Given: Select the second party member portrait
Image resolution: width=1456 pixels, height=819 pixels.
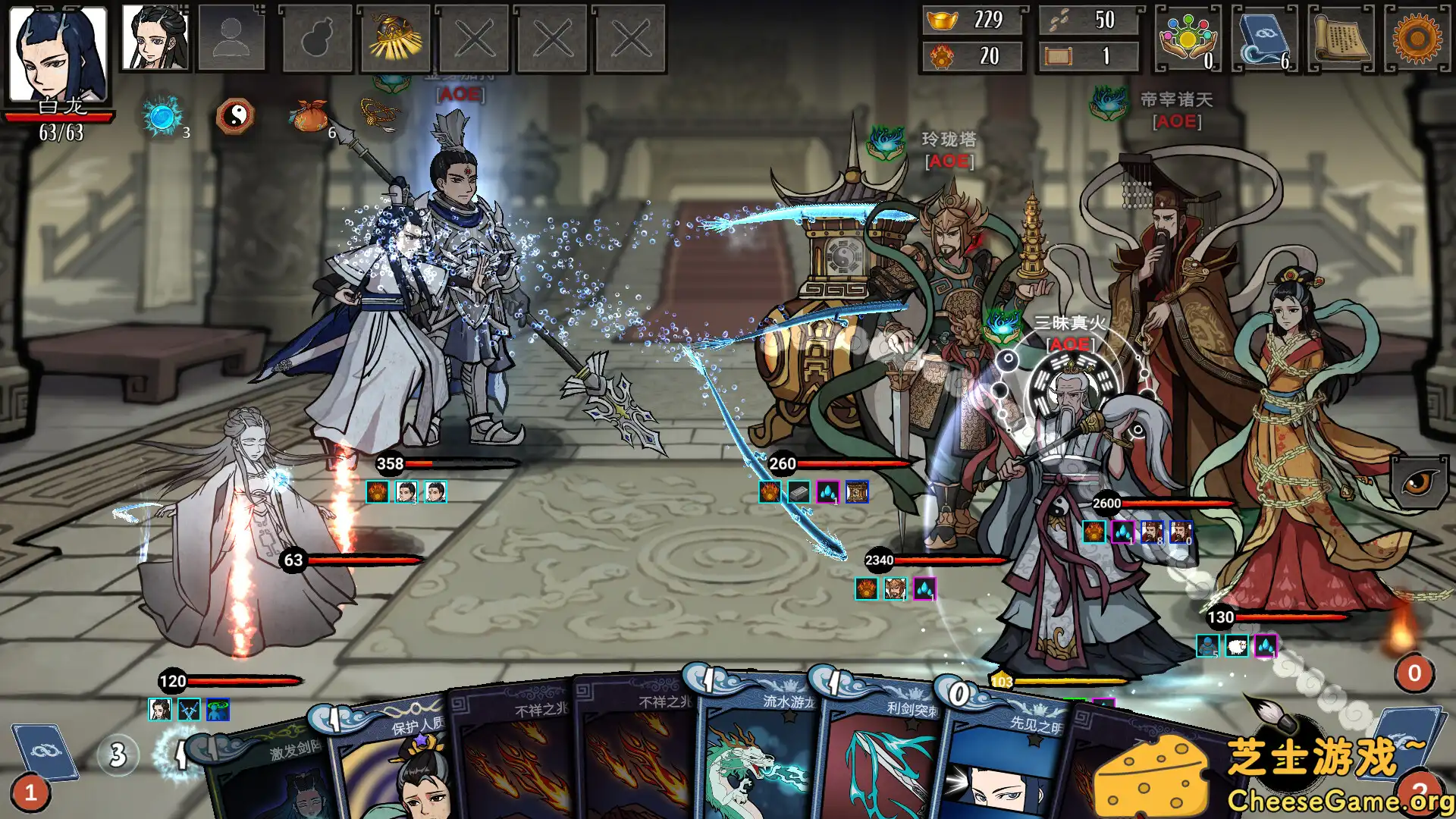Looking at the screenshot, I should (156, 38).
